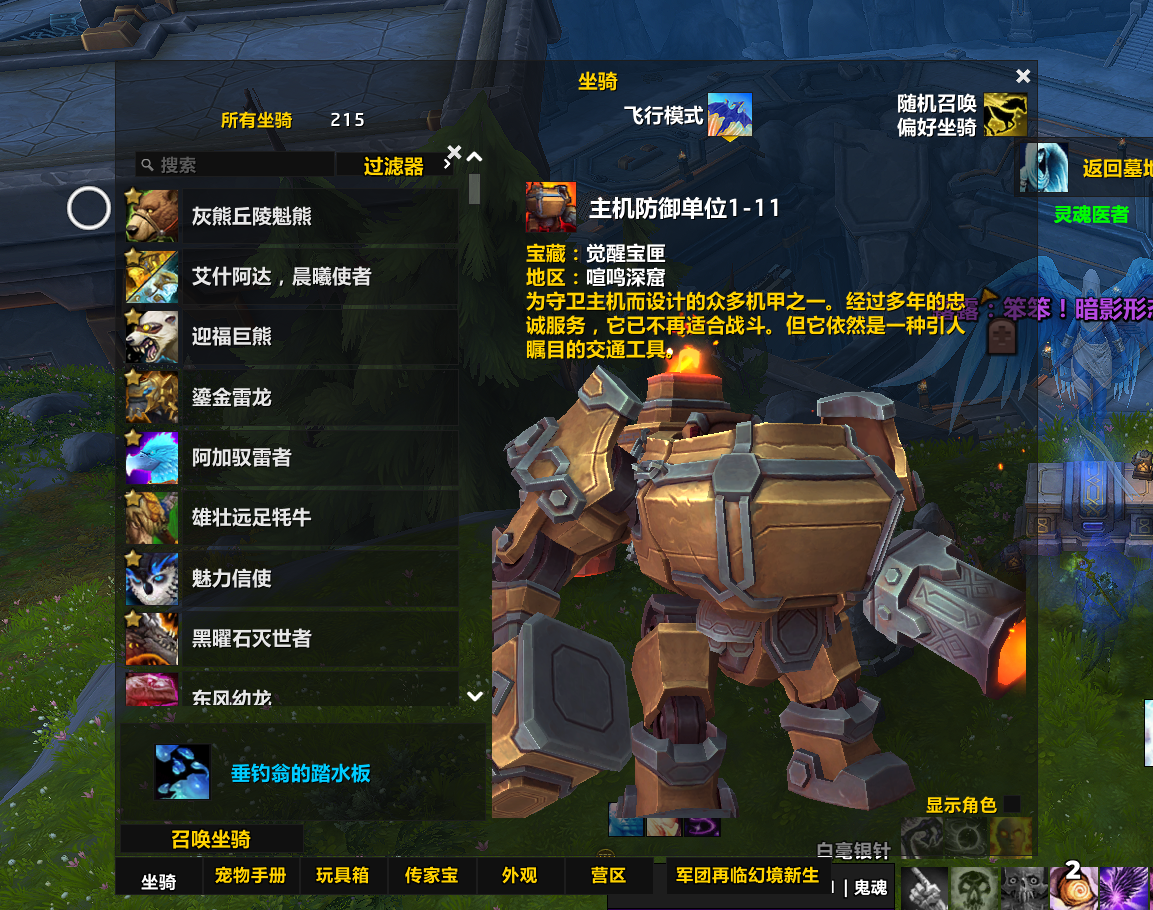Click the 随机召唤偏好坐骑 icon
The image size is (1153, 910).
click(1005, 115)
